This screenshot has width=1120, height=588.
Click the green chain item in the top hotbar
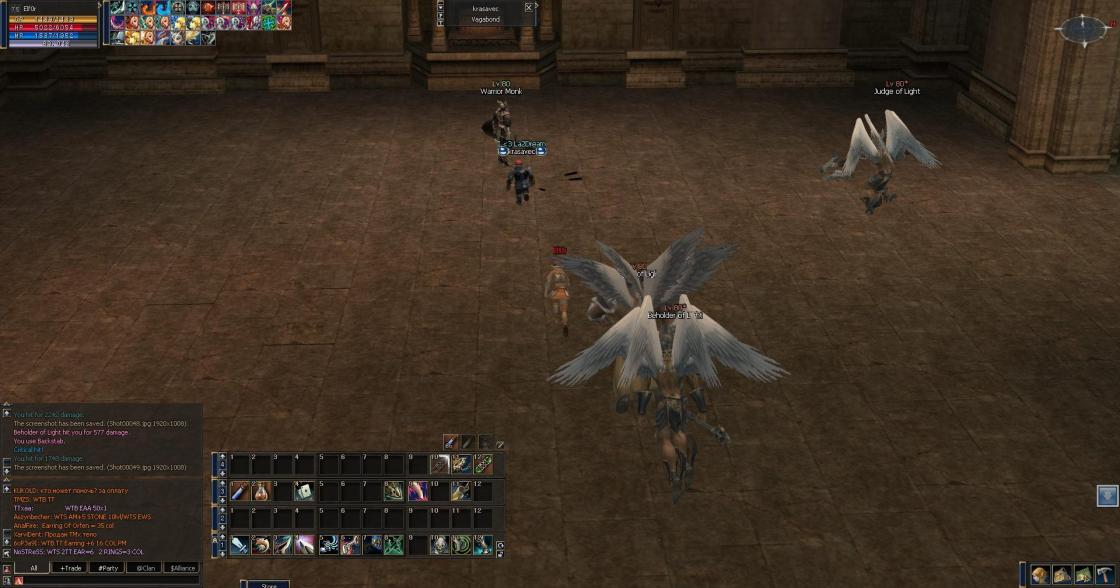point(482,464)
